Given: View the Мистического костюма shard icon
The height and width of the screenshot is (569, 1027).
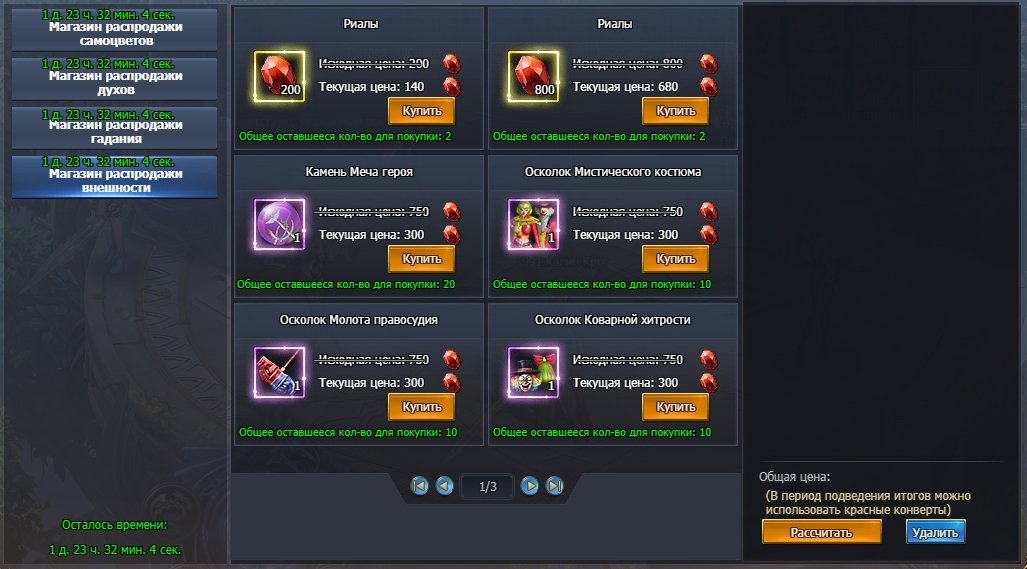Looking at the screenshot, I should coord(533,224).
